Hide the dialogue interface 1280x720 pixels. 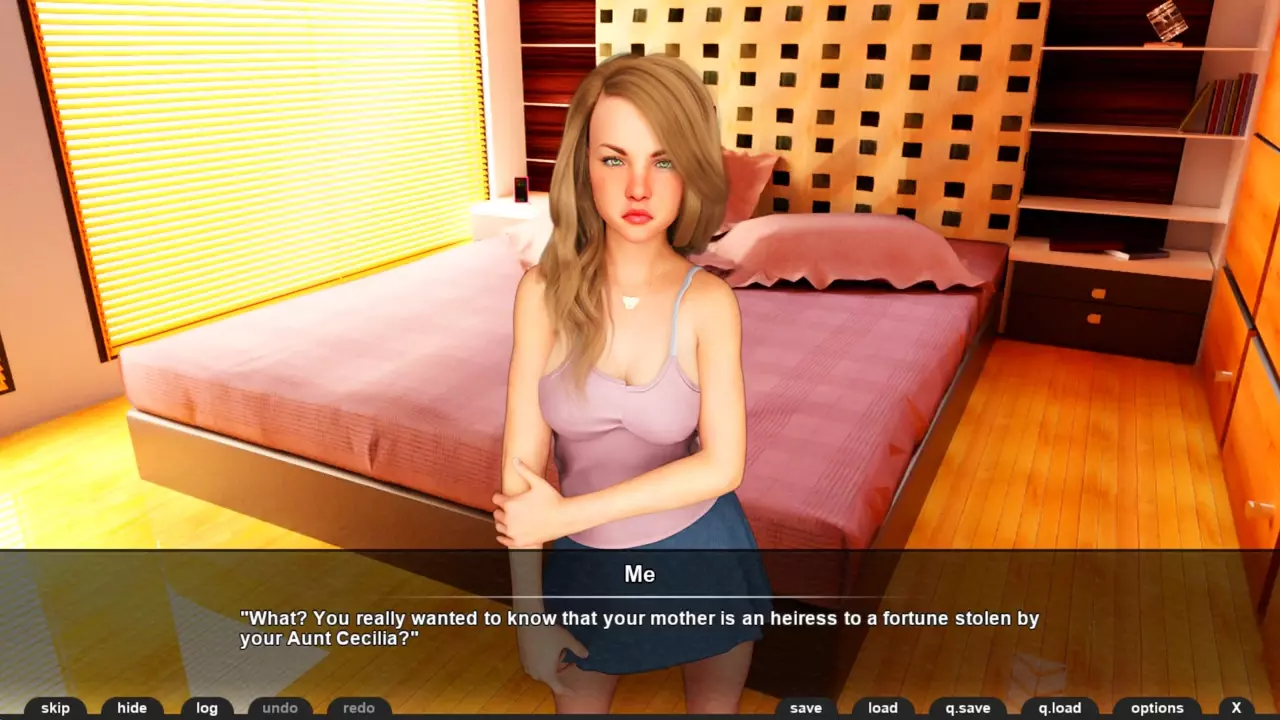pyautogui.click(x=132, y=708)
